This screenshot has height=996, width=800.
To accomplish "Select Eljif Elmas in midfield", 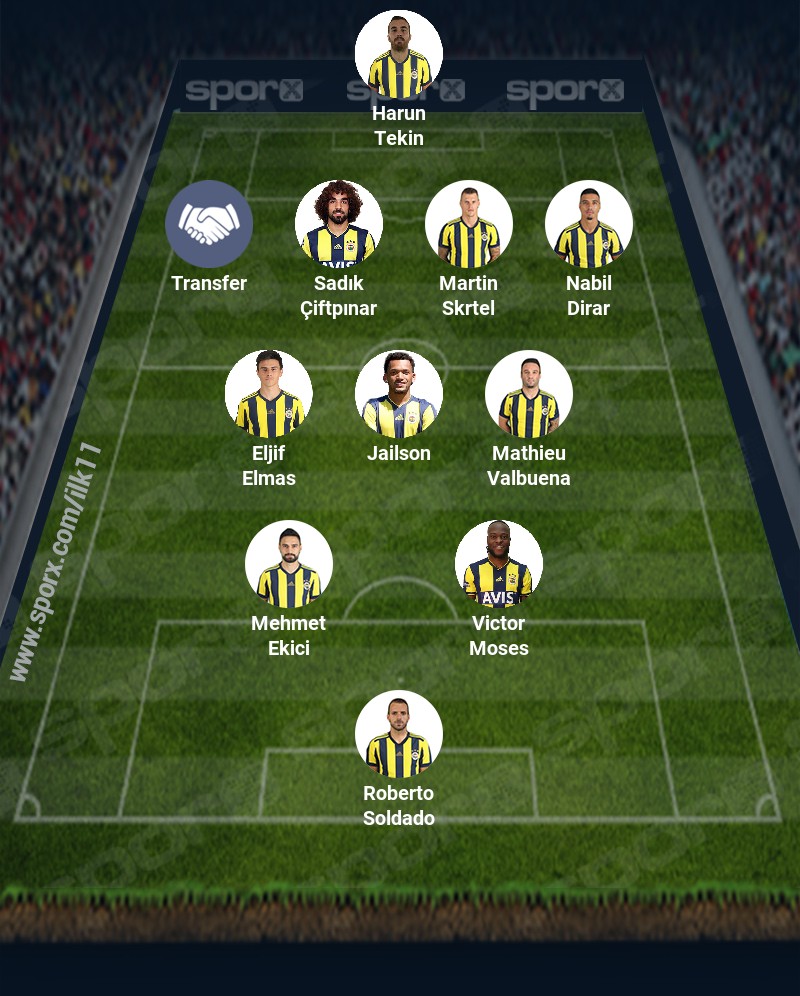I will (x=269, y=395).
